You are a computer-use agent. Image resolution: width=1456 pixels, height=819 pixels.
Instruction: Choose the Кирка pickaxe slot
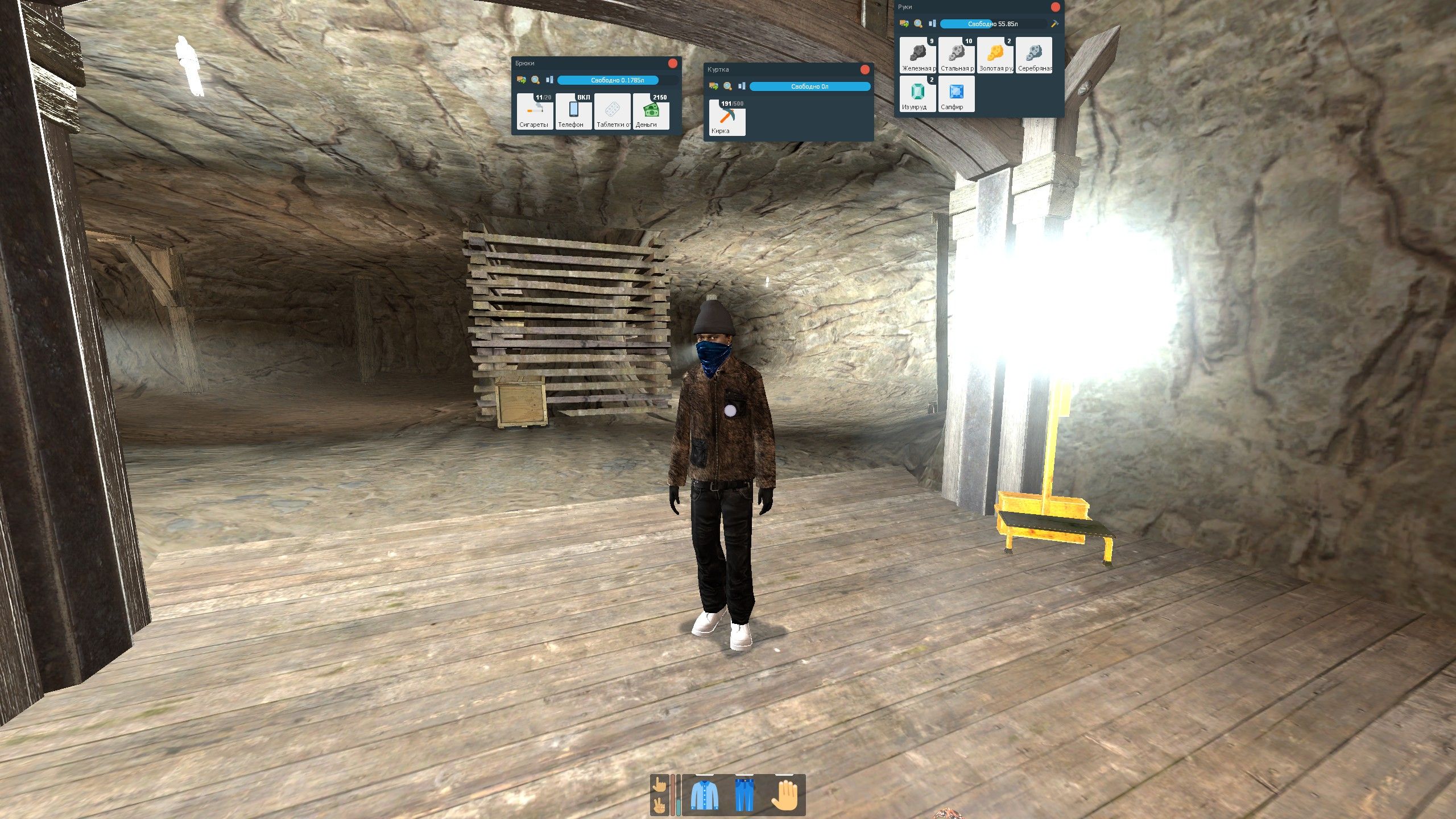727,118
